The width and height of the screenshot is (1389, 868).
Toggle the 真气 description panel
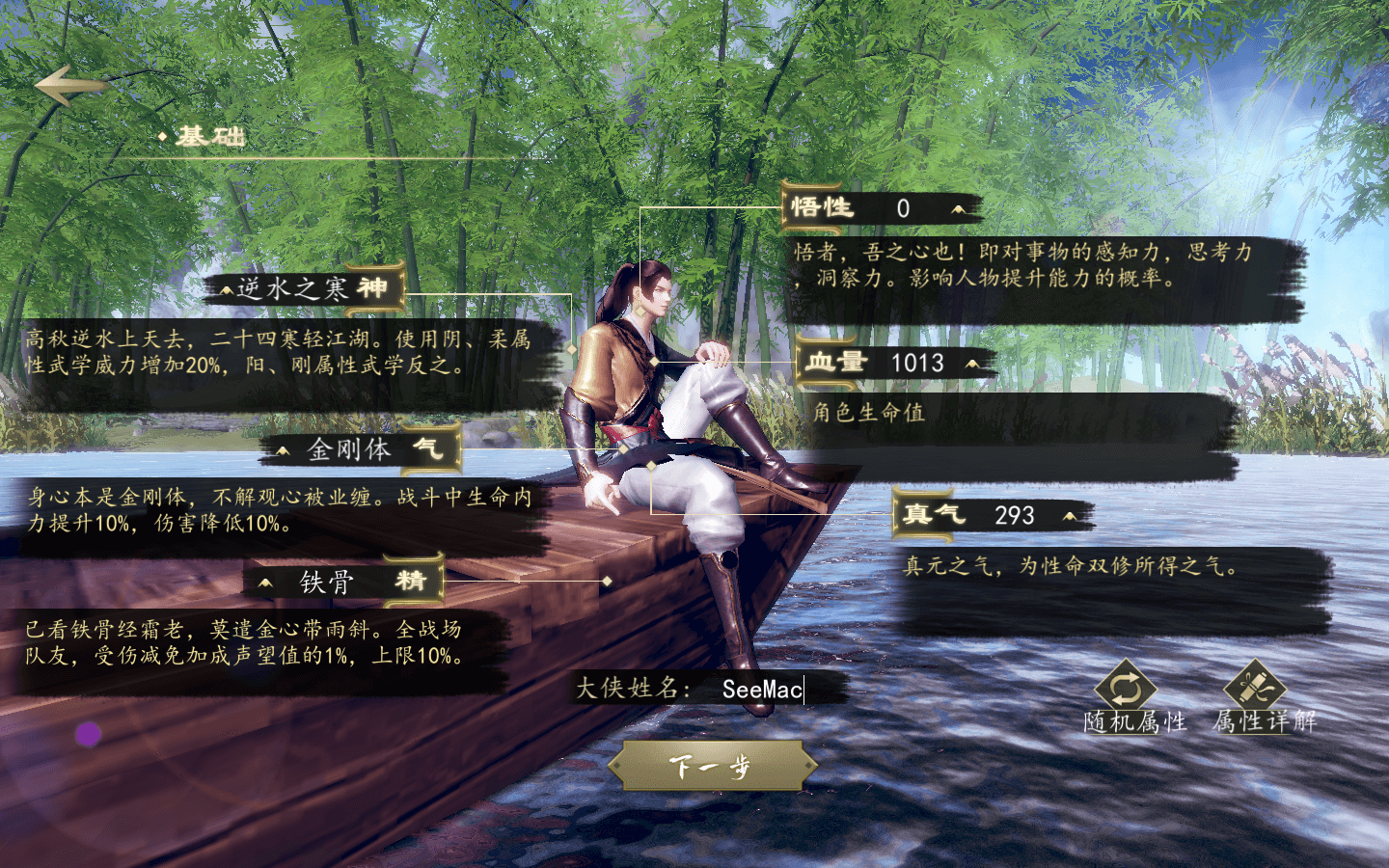[1069, 516]
